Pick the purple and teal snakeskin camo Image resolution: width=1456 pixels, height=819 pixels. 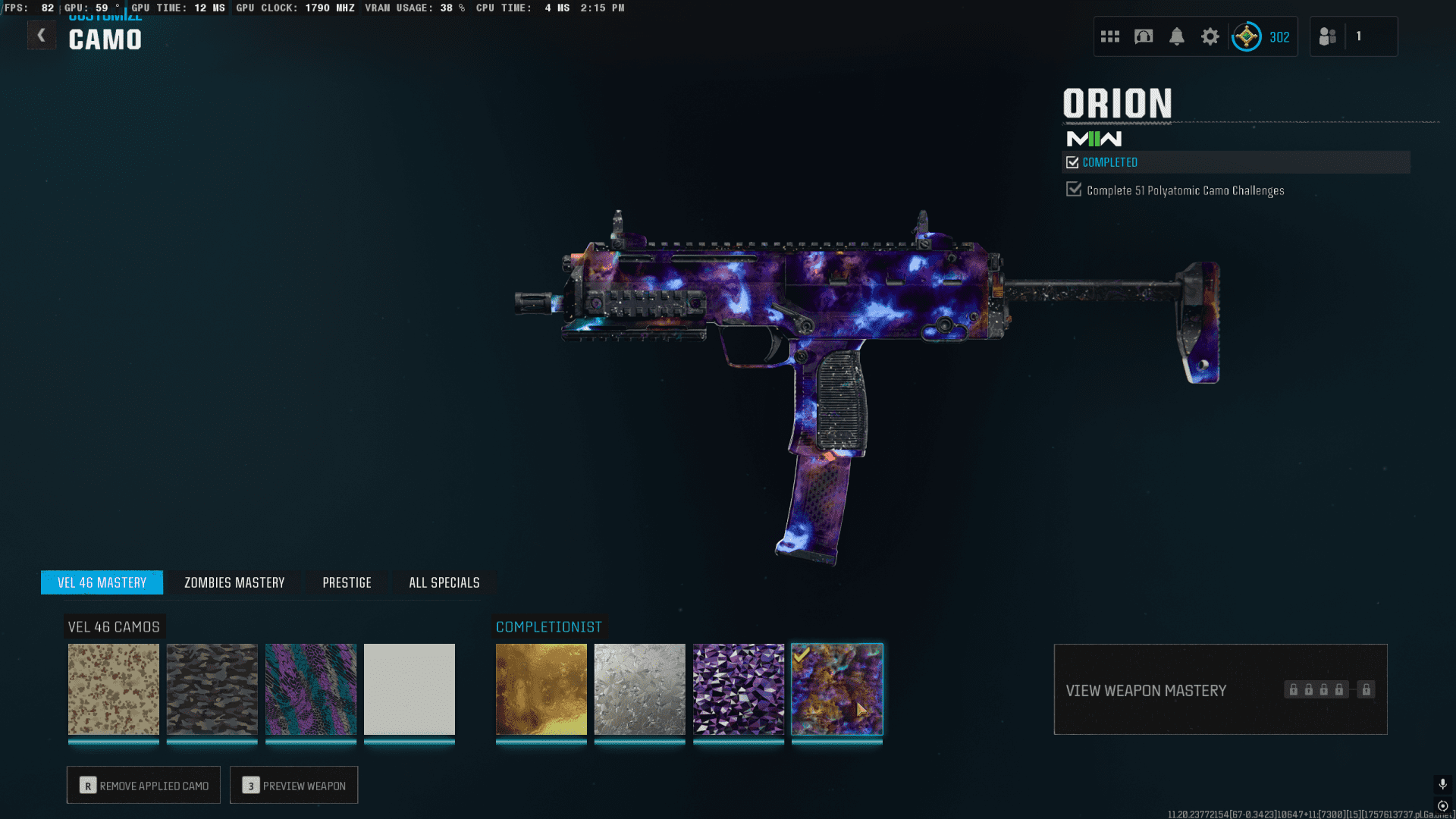click(311, 689)
